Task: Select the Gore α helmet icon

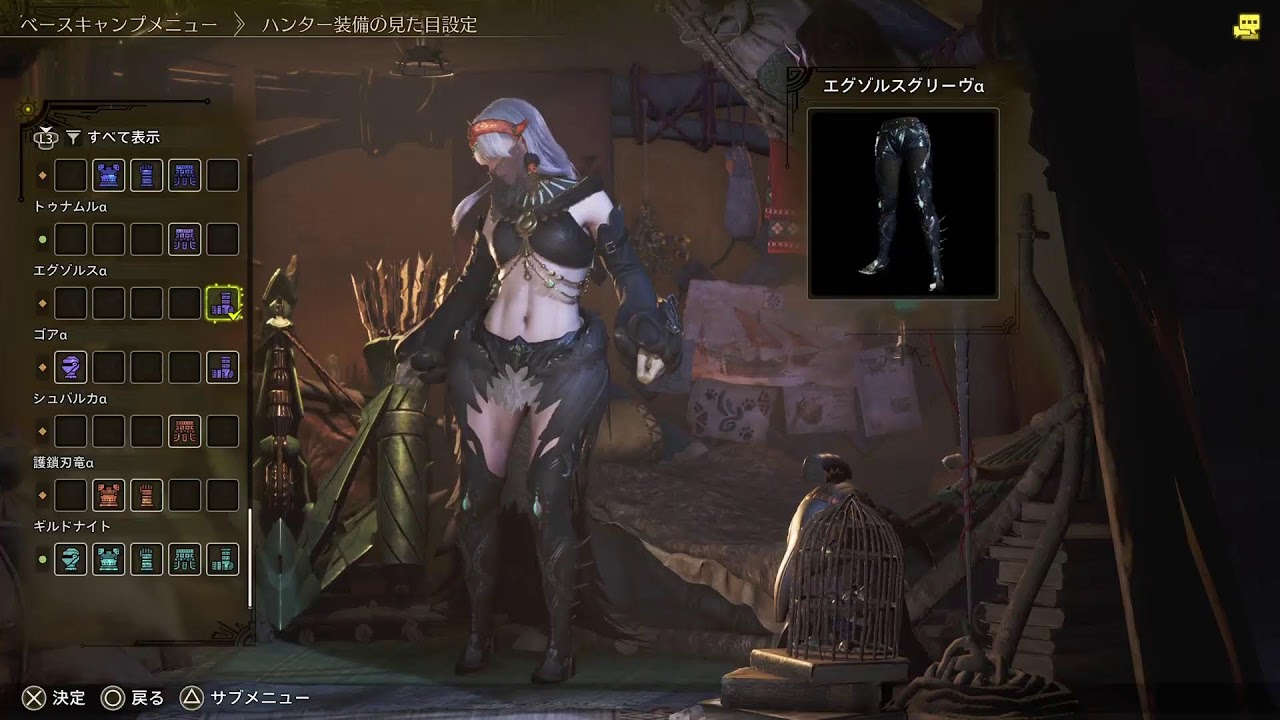Action: point(70,367)
